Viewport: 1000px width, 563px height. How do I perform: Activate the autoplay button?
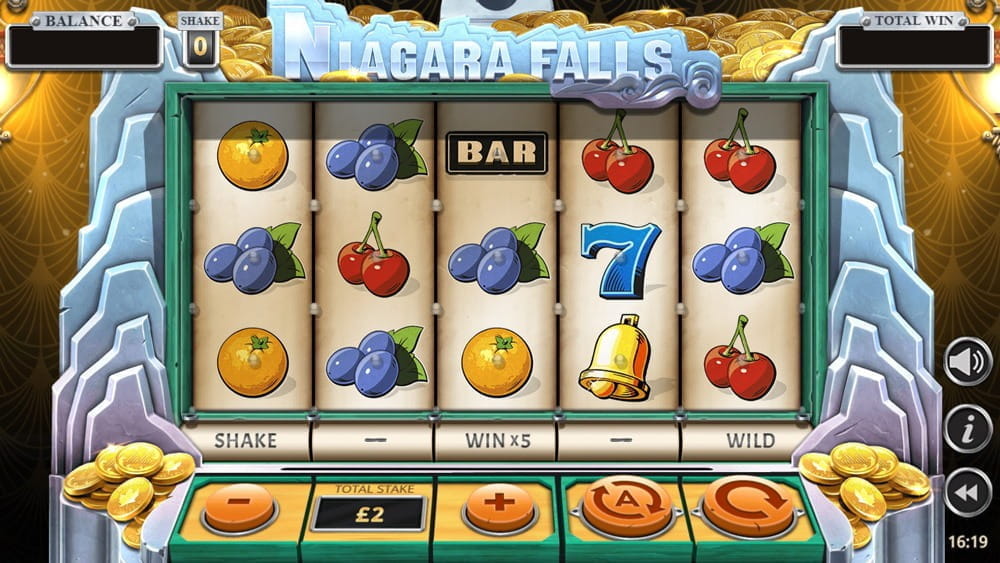627,504
